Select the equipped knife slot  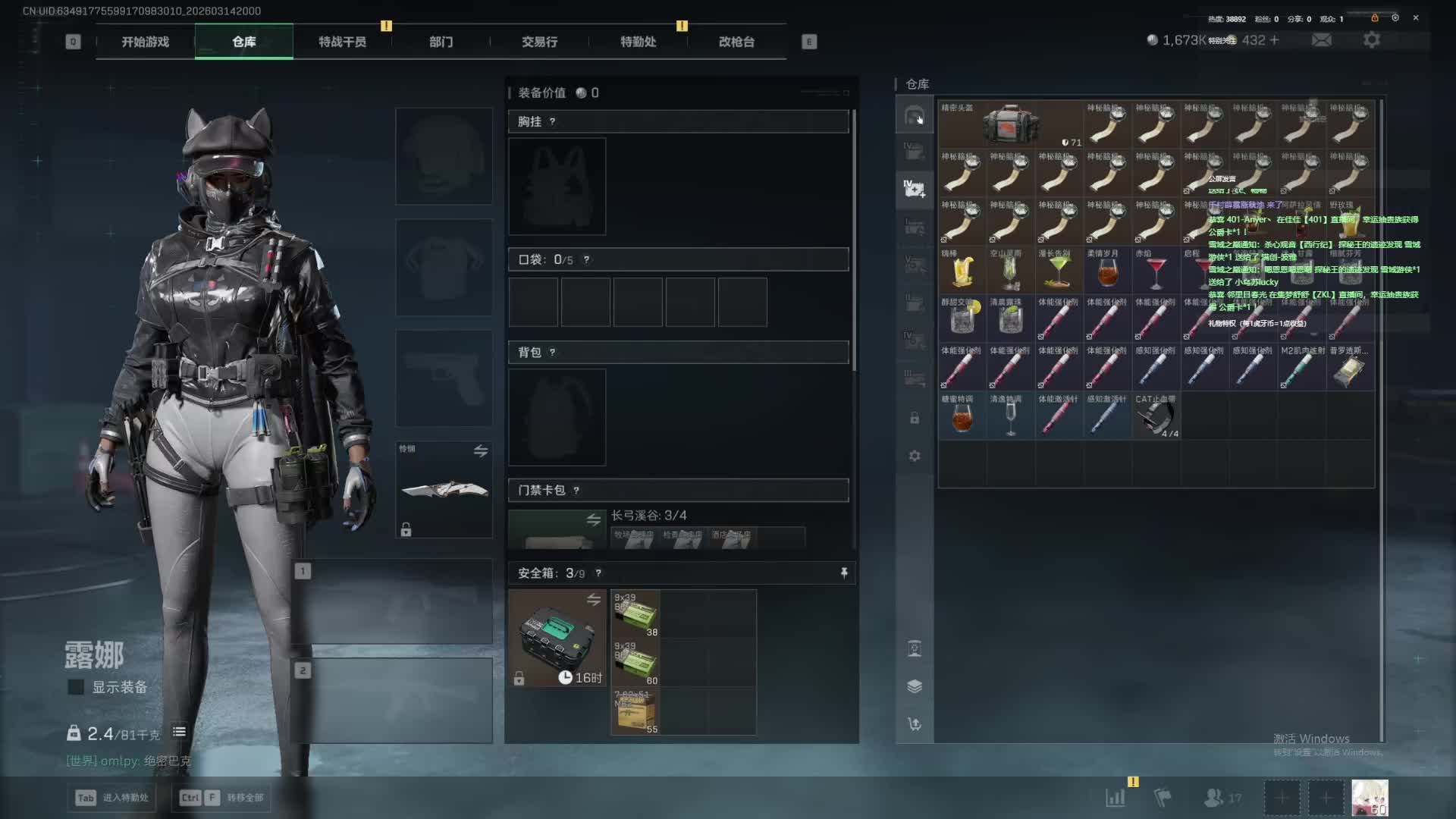(444, 490)
